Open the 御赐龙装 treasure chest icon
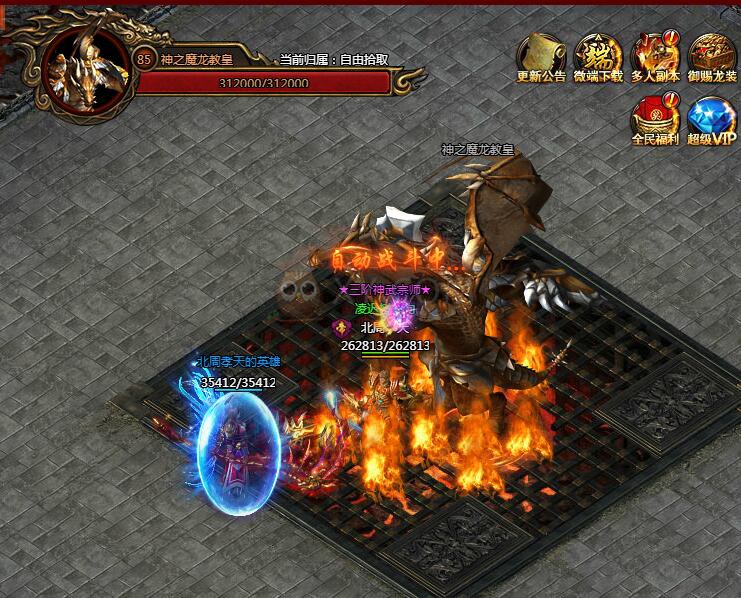This screenshot has width=741, height=598. click(712, 56)
